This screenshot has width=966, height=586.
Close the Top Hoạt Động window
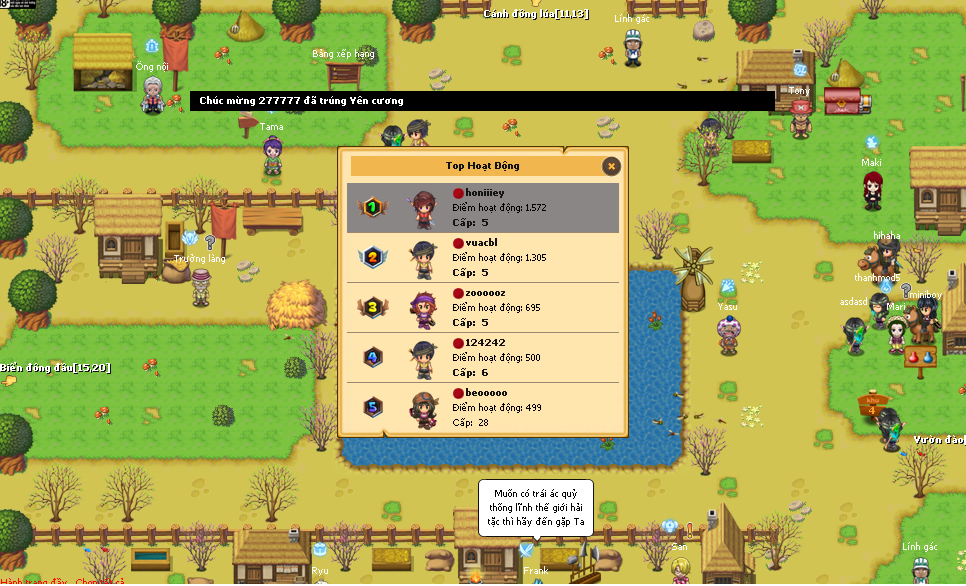click(611, 166)
